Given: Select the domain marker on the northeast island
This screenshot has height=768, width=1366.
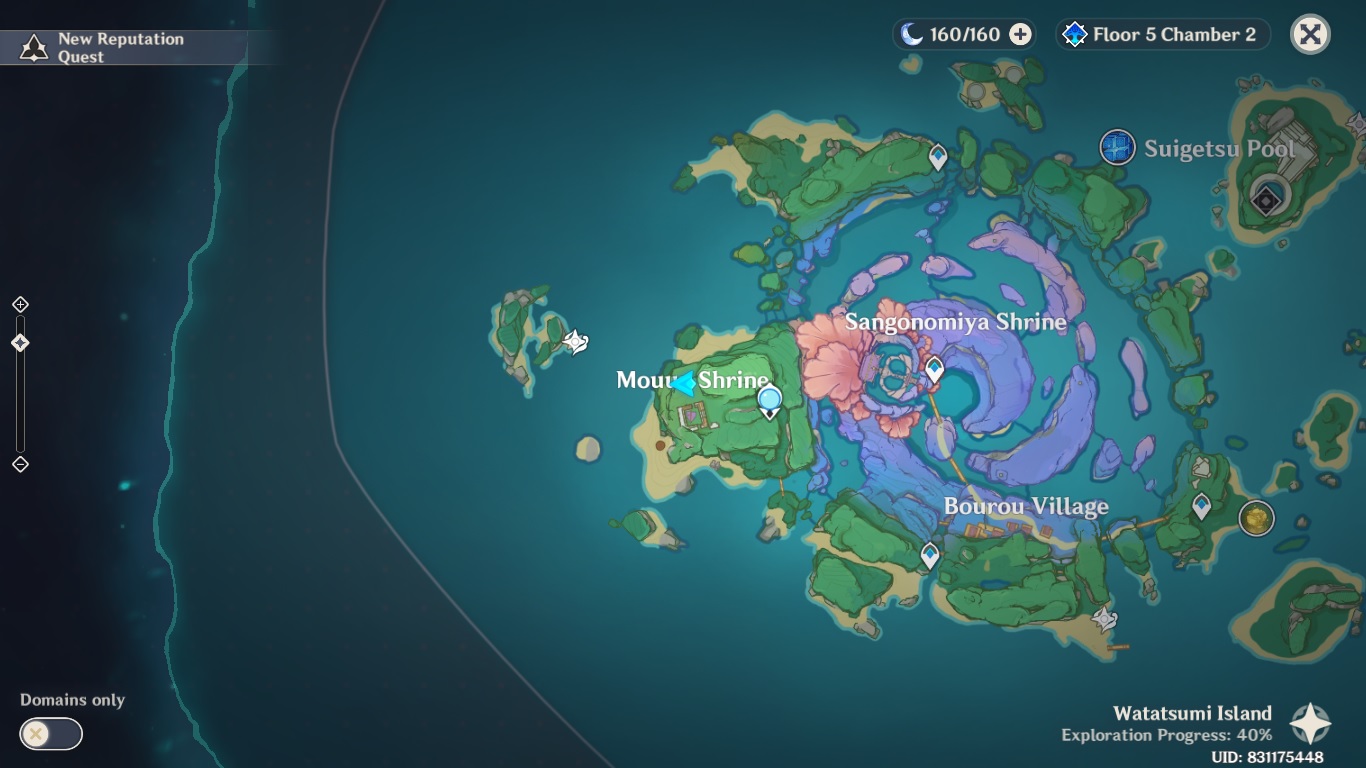Looking at the screenshot, I should (x=1267, y=200).
